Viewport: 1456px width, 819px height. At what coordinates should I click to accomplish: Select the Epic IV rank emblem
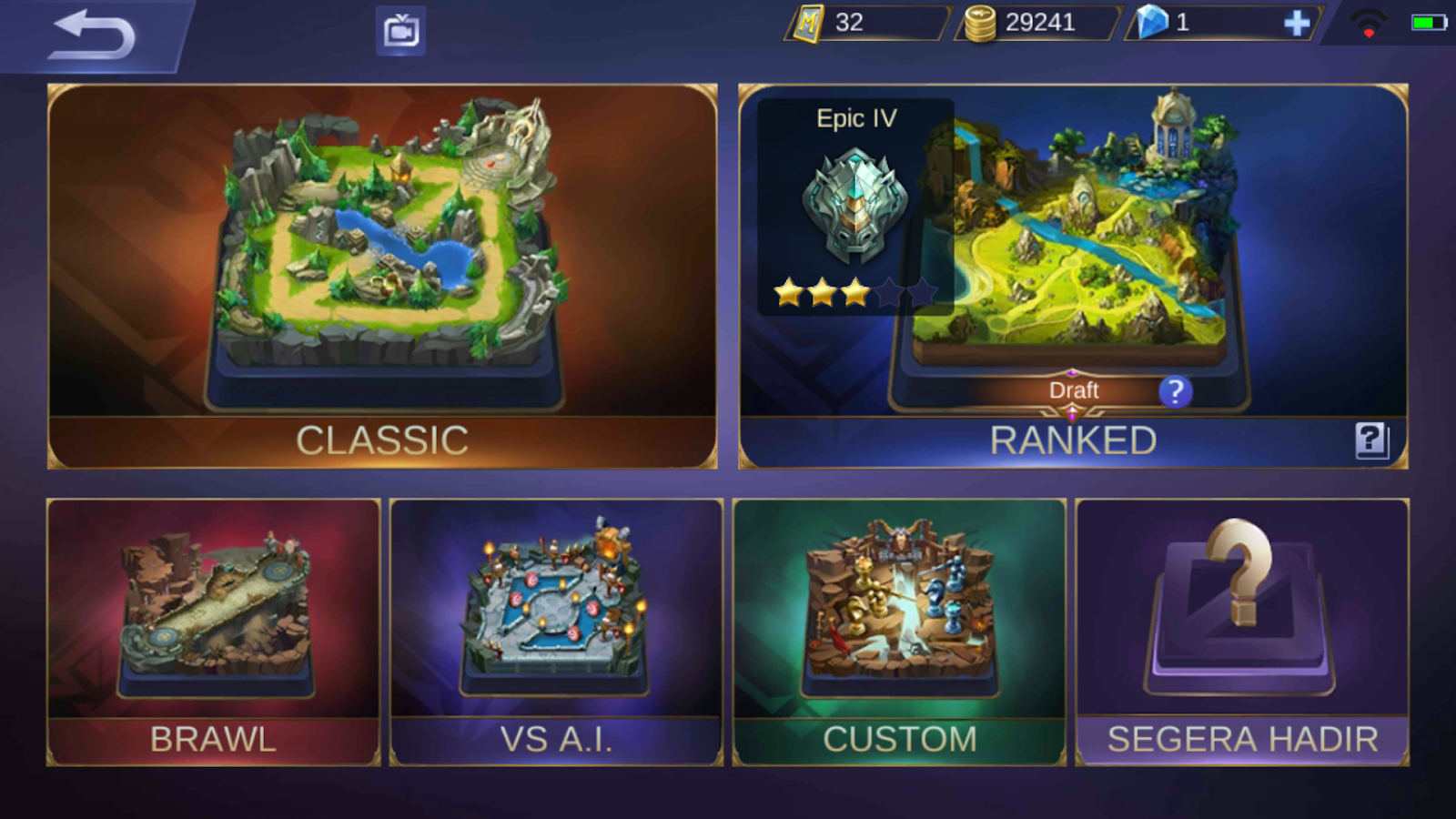854,205
